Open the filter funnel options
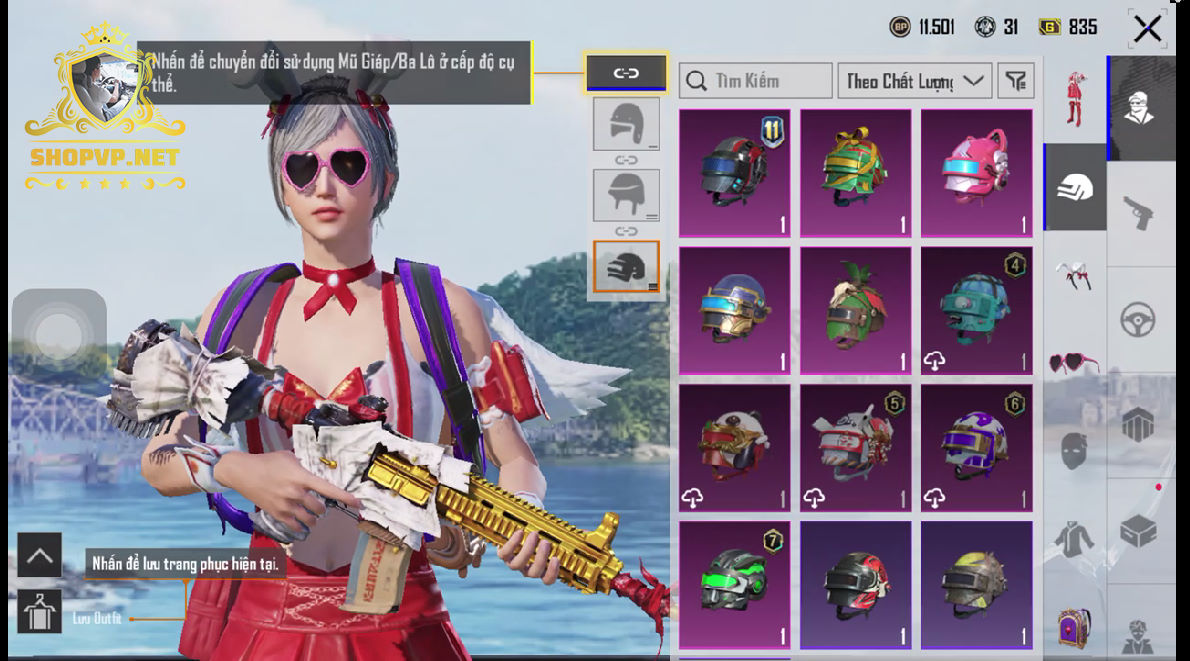 (1016, 81)
